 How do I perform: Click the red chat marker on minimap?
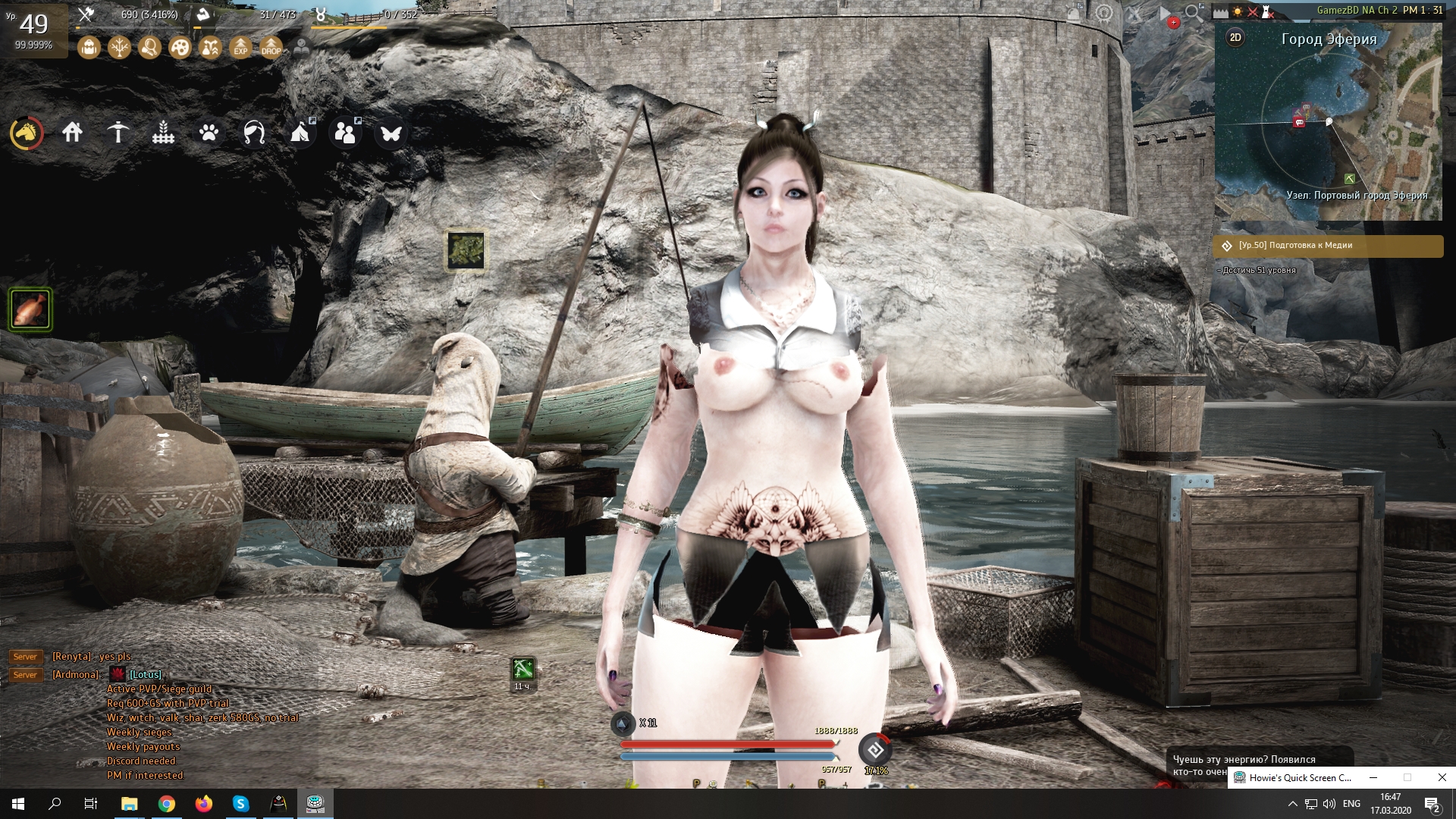click(x=1299, y=122)
